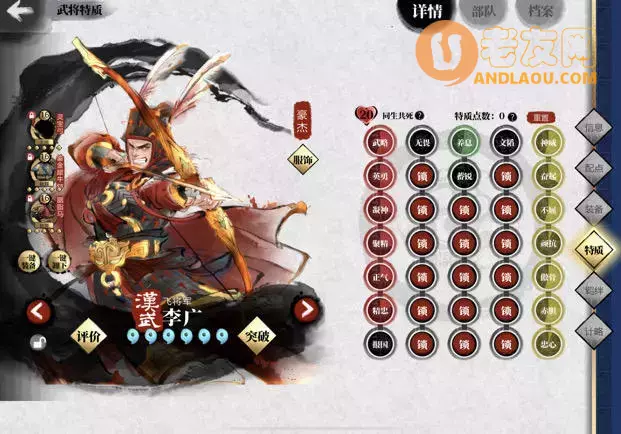Select the green 养息 trait node

click(464, 143)
